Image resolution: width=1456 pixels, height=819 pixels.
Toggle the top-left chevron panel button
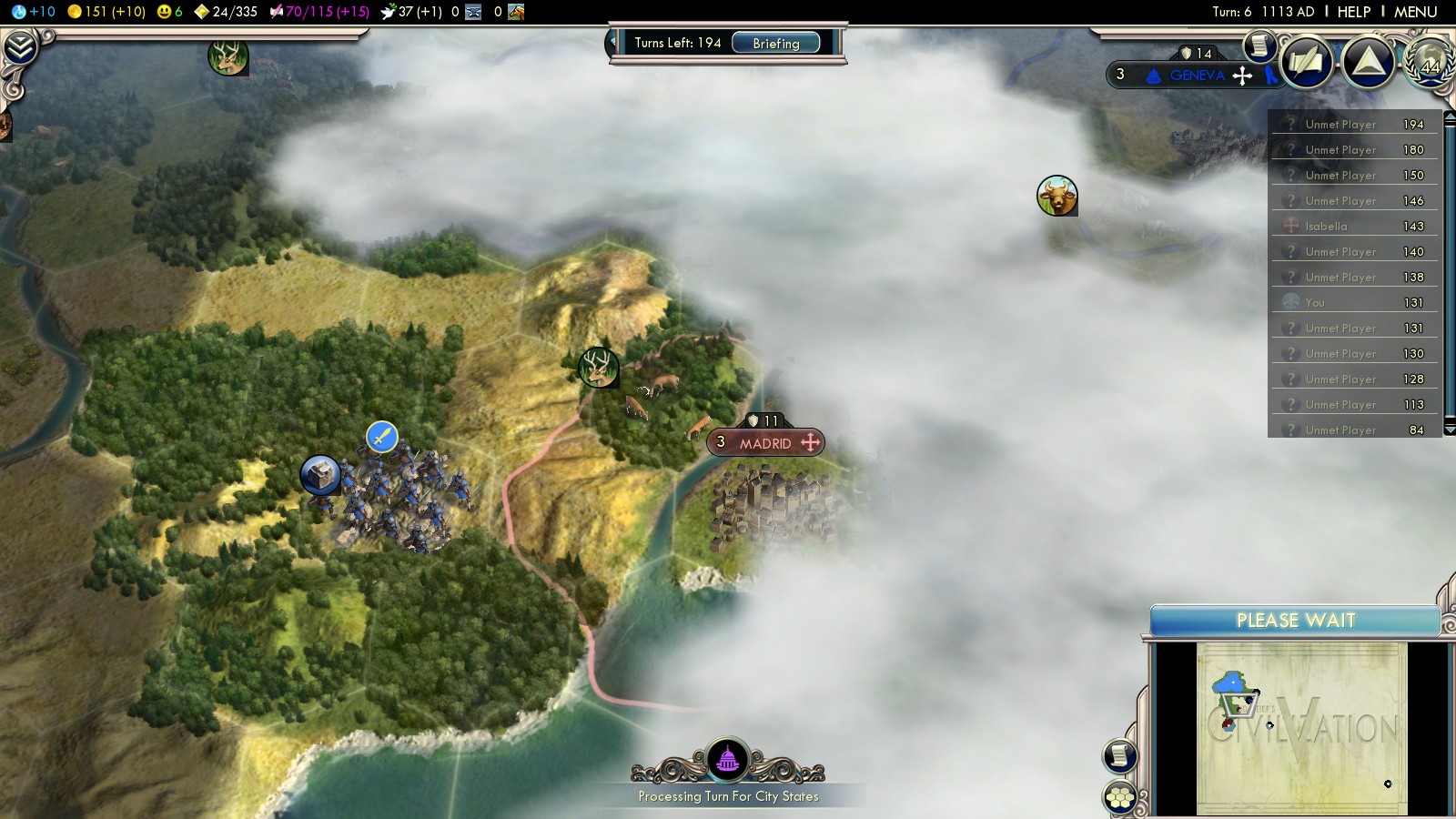pos(20,47)
